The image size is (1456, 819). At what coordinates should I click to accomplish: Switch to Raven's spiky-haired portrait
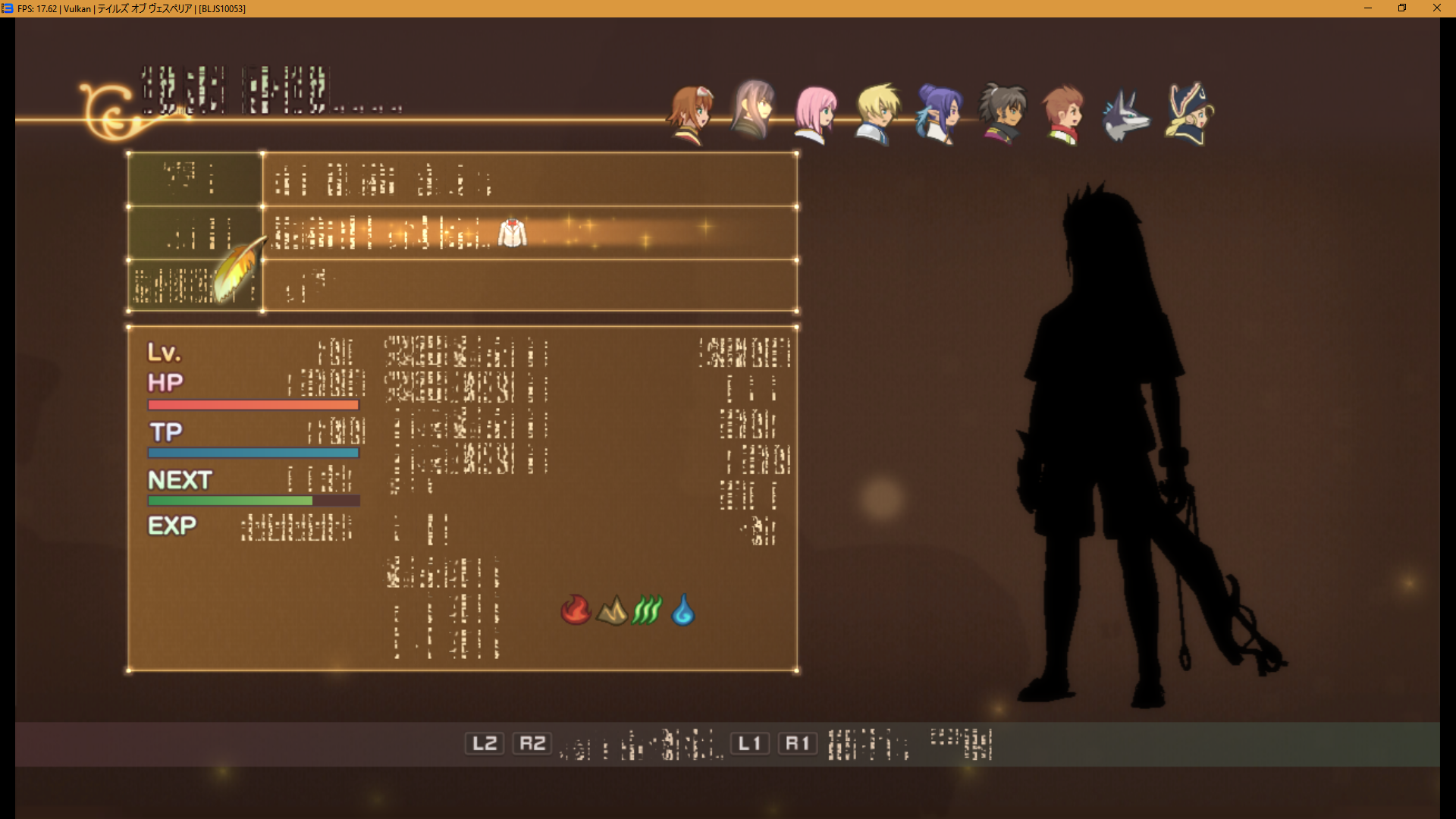[1002, 114]
